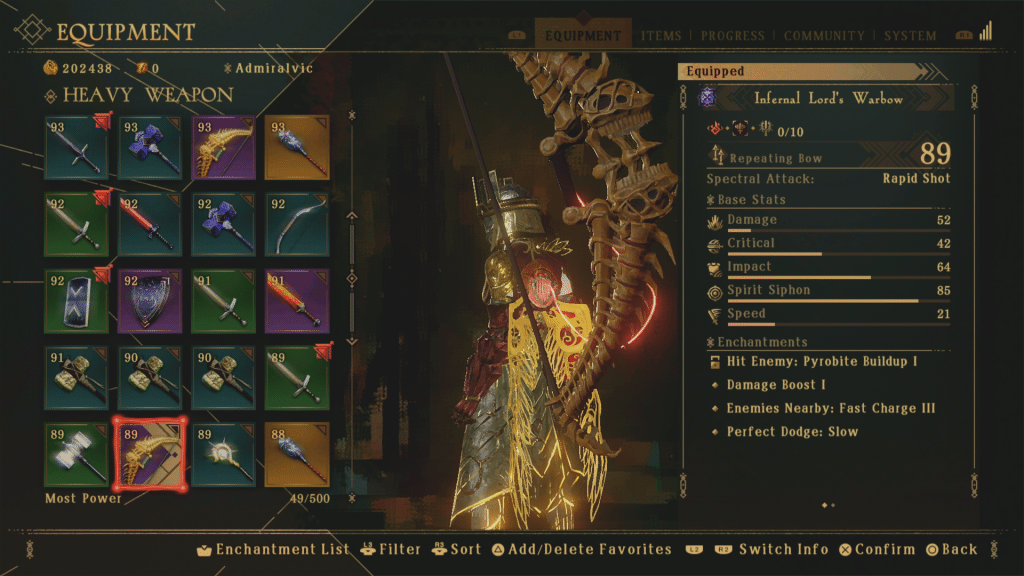Click the Hit Enemy: Pyrobite Buildup I enchantment

pyautogui.click(x=822, y=361)
